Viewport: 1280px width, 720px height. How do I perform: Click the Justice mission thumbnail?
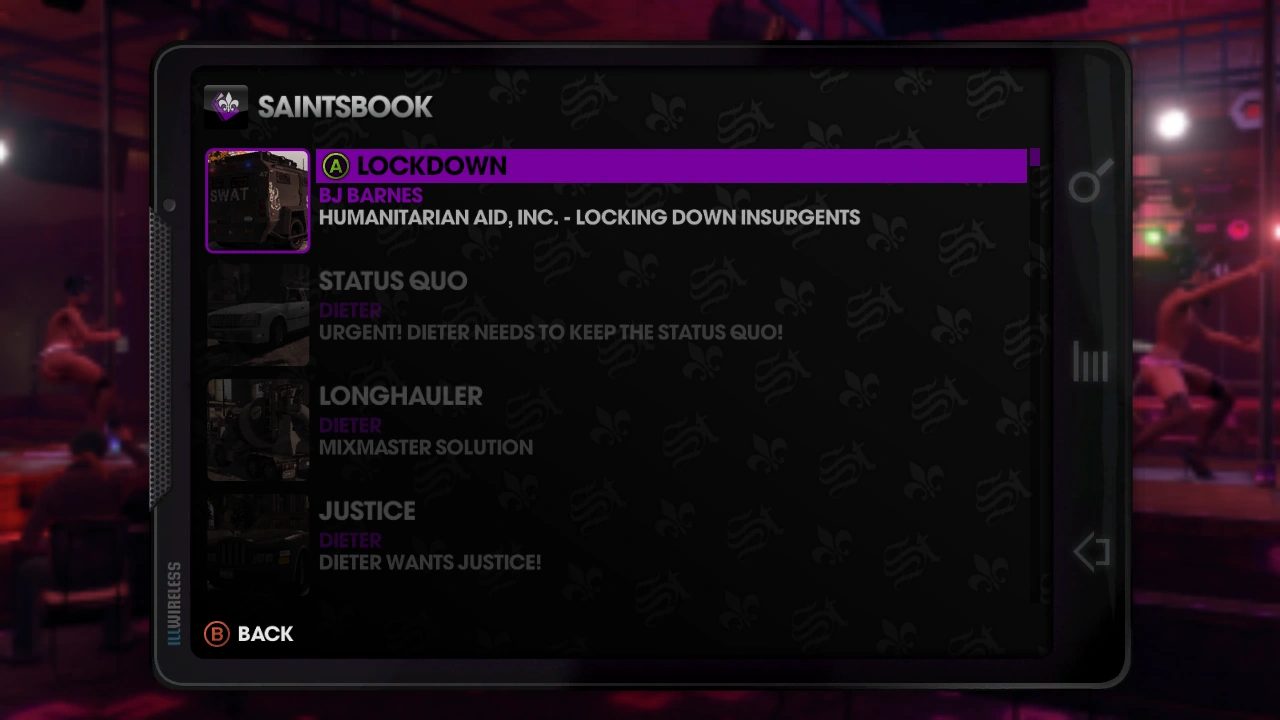coord(257,544)
